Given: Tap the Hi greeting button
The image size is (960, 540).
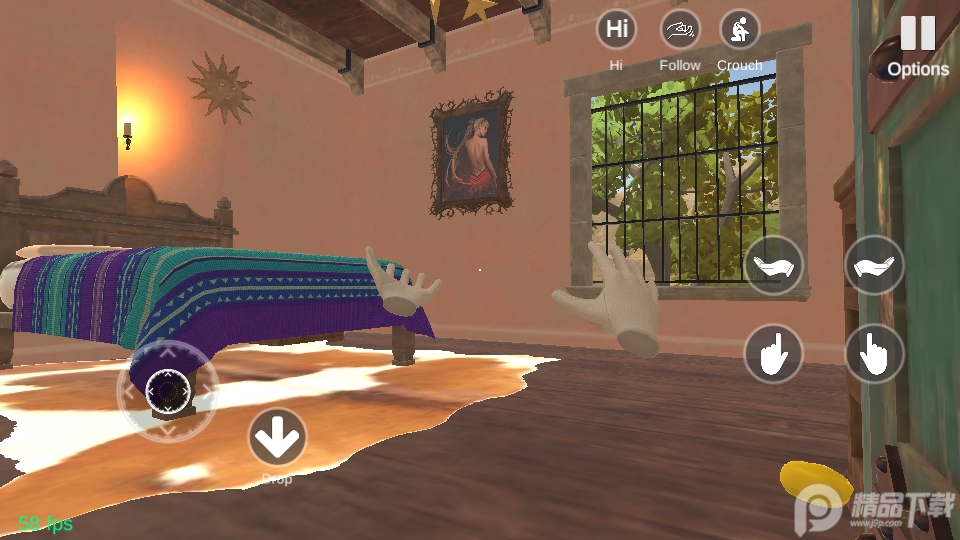Looking at the screenshot, I should pyautogui.click(x=617, y=30).
